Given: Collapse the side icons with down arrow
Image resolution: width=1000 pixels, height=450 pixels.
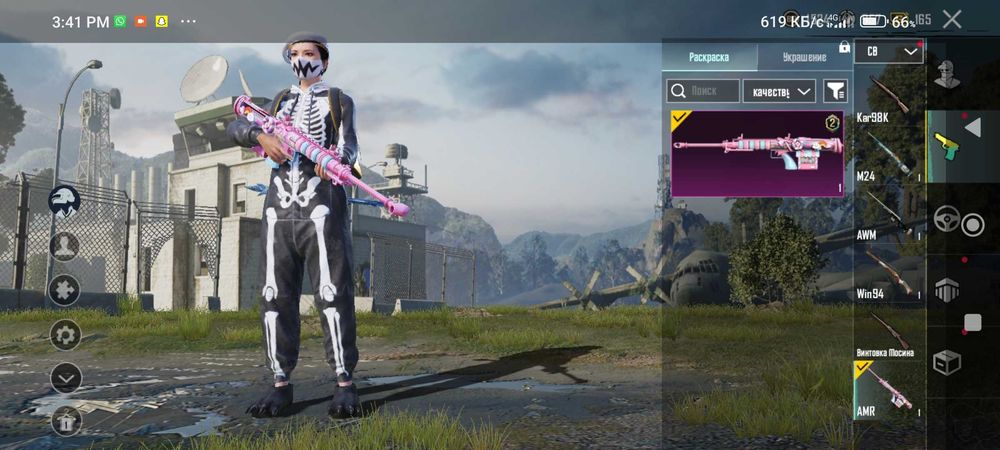Looking at the screenshot, I should click(x=65, y=377).
